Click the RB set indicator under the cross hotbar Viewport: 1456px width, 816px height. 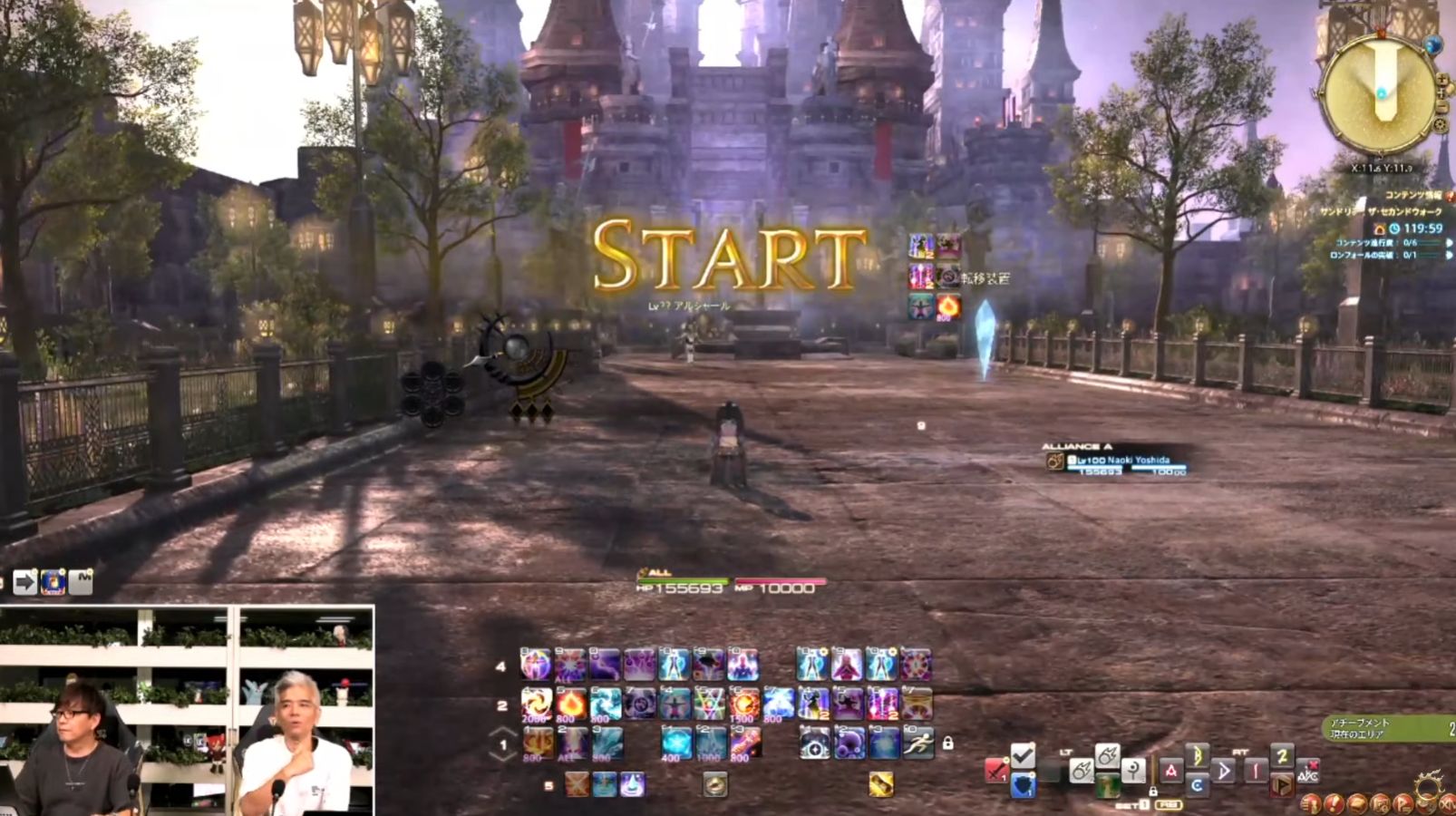point(1169,805)
